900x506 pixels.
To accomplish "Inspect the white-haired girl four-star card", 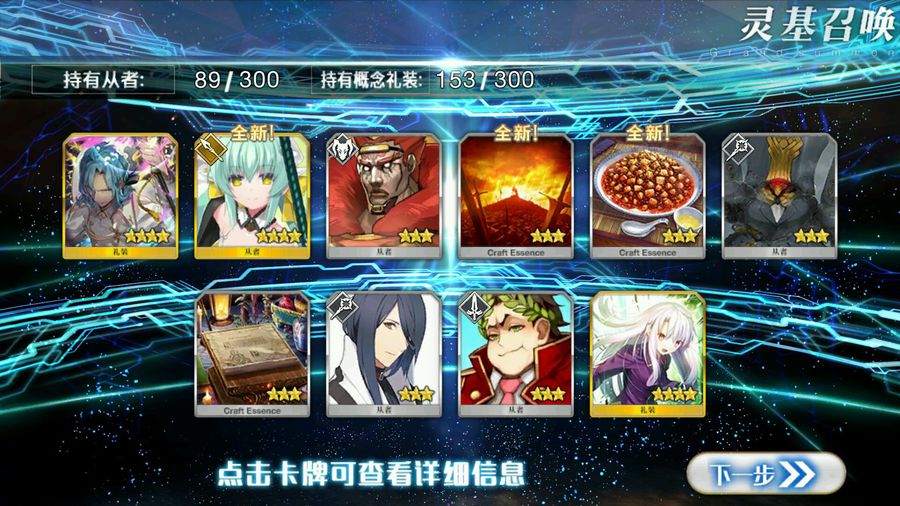I will click(x=647, y=354).
